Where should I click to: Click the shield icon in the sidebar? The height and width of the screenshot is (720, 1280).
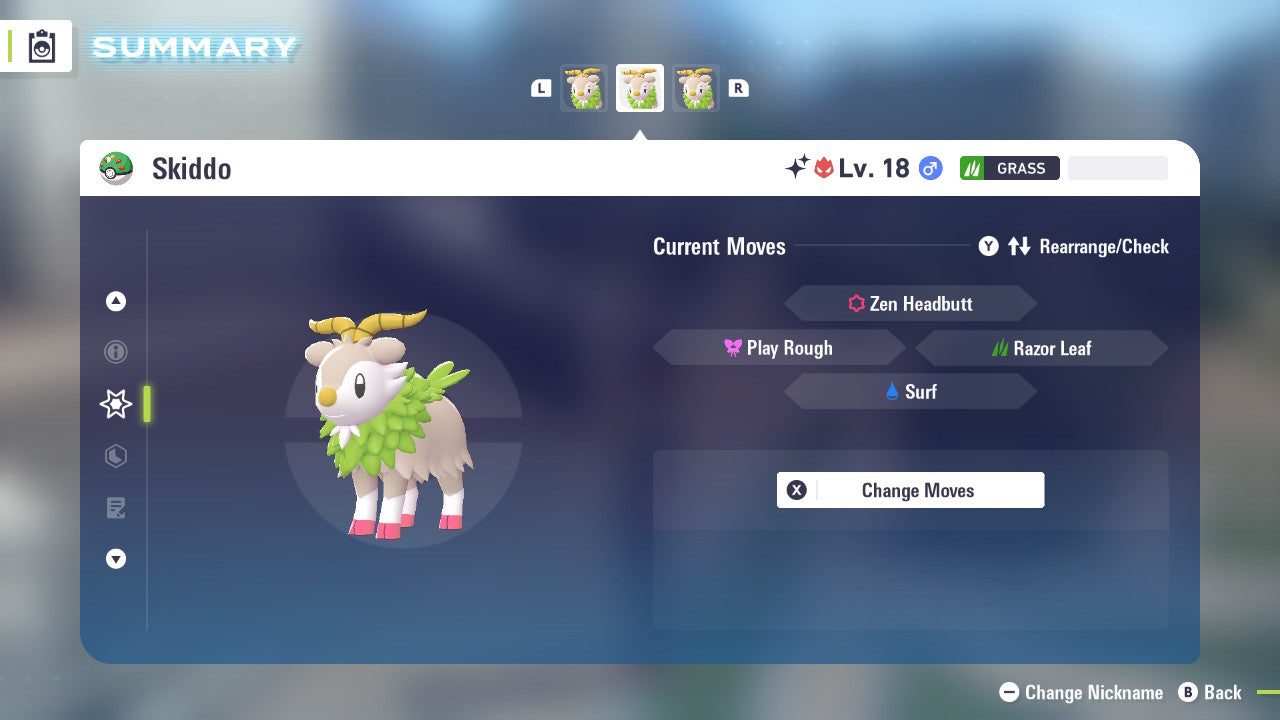pos(115,456)
